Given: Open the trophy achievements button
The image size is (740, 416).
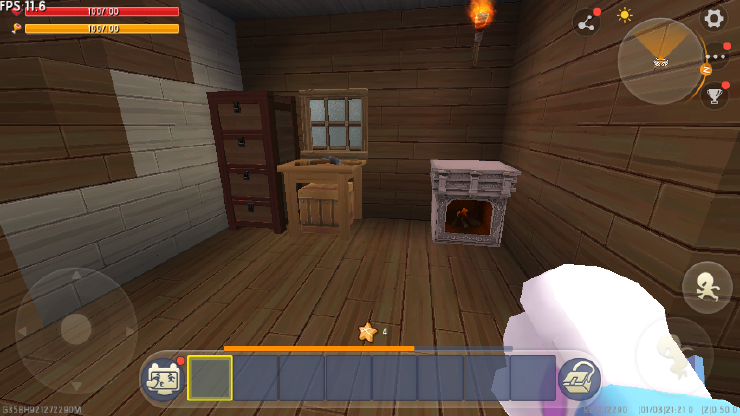Looking at the screenshot, I should 714,96.
